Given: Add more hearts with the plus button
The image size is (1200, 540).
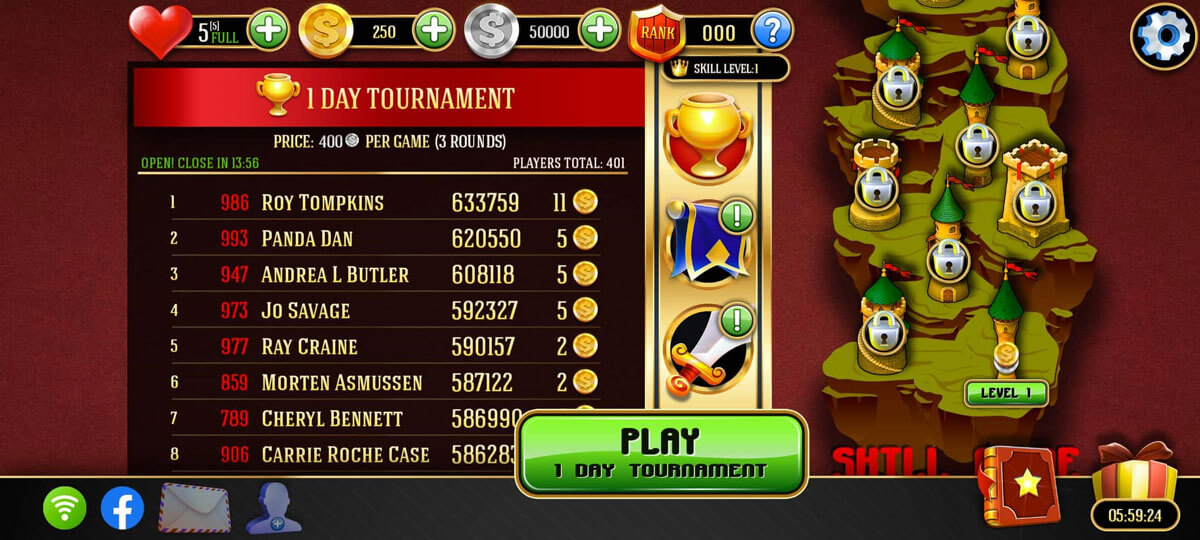Looking at the screenshot, I should tap(267, 30).
